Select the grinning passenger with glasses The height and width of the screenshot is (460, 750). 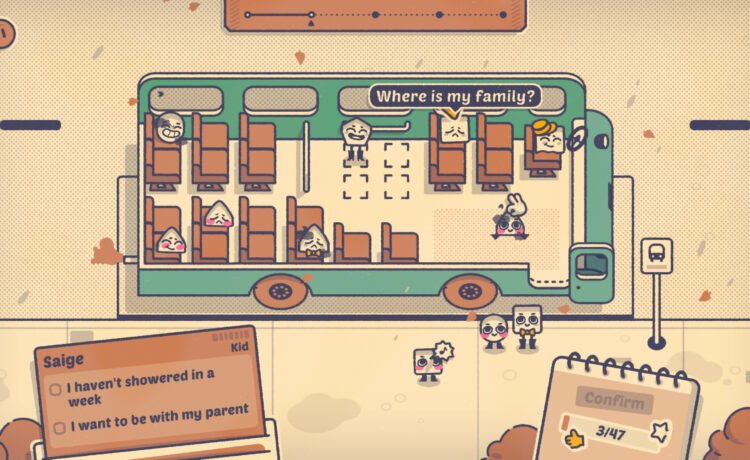coord(170,127)
